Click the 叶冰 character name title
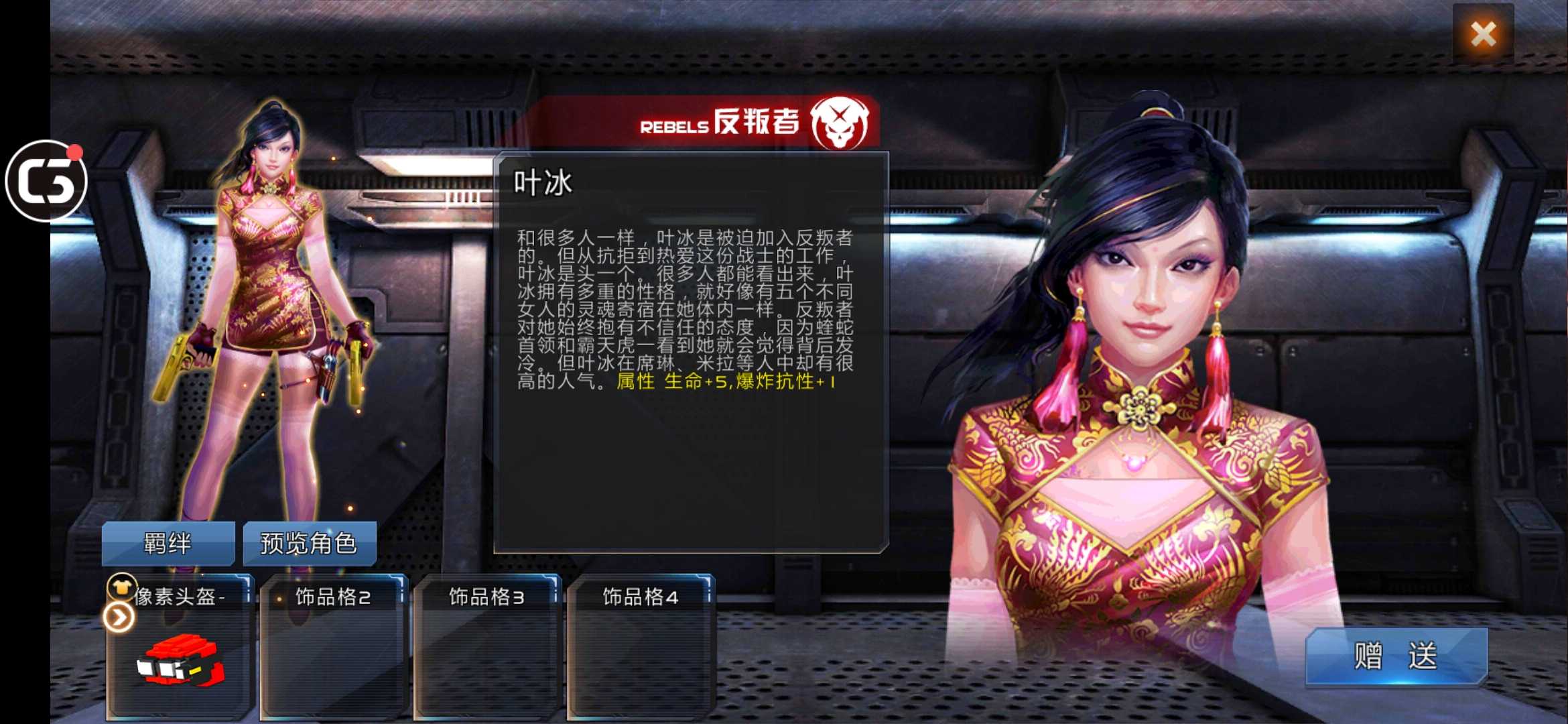The width and height of the screenshot is (1568, 724). coord(543,182)
